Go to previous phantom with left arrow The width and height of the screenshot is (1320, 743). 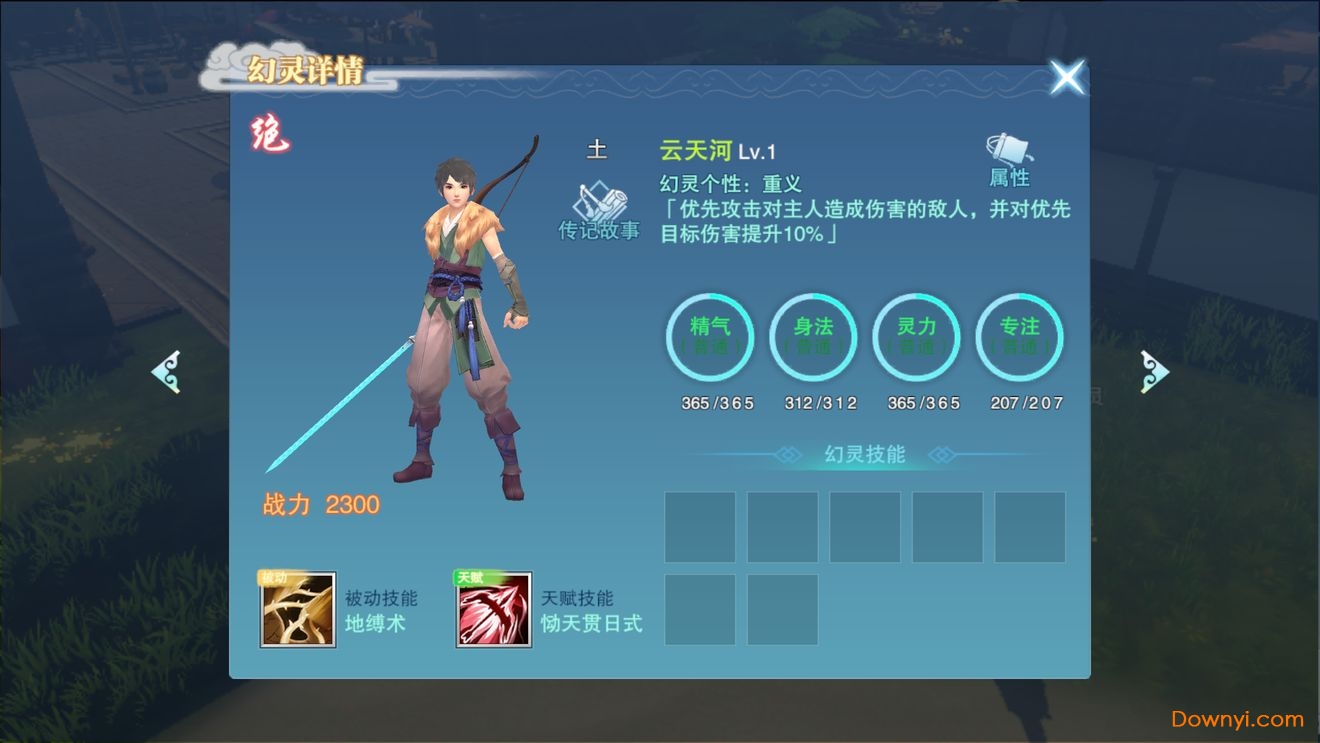[x=168, y=372]
